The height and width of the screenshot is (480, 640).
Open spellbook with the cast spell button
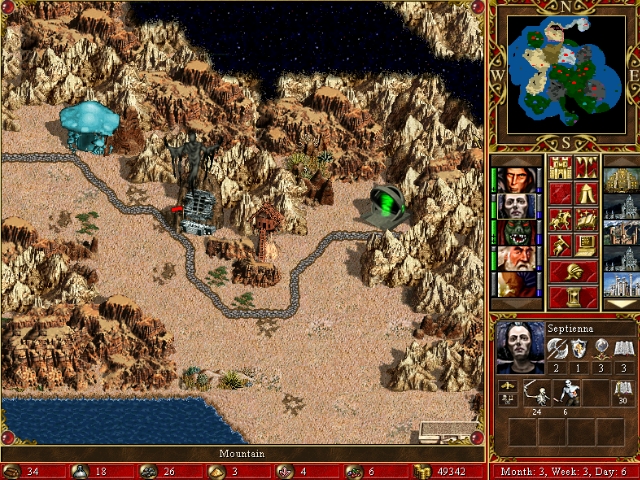(587, 218)
